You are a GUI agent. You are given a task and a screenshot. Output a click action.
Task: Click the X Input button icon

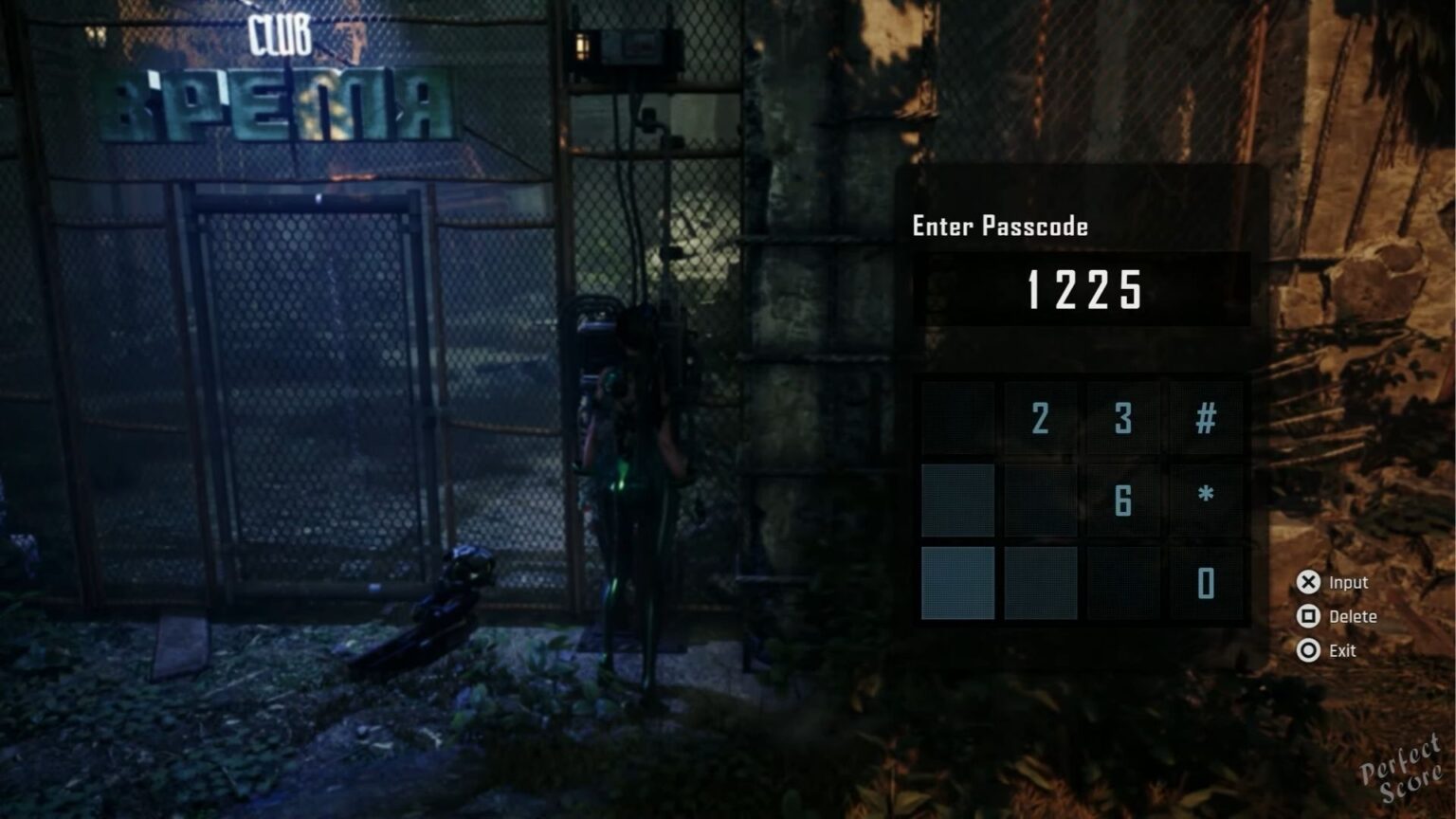tap(1309, 582)
